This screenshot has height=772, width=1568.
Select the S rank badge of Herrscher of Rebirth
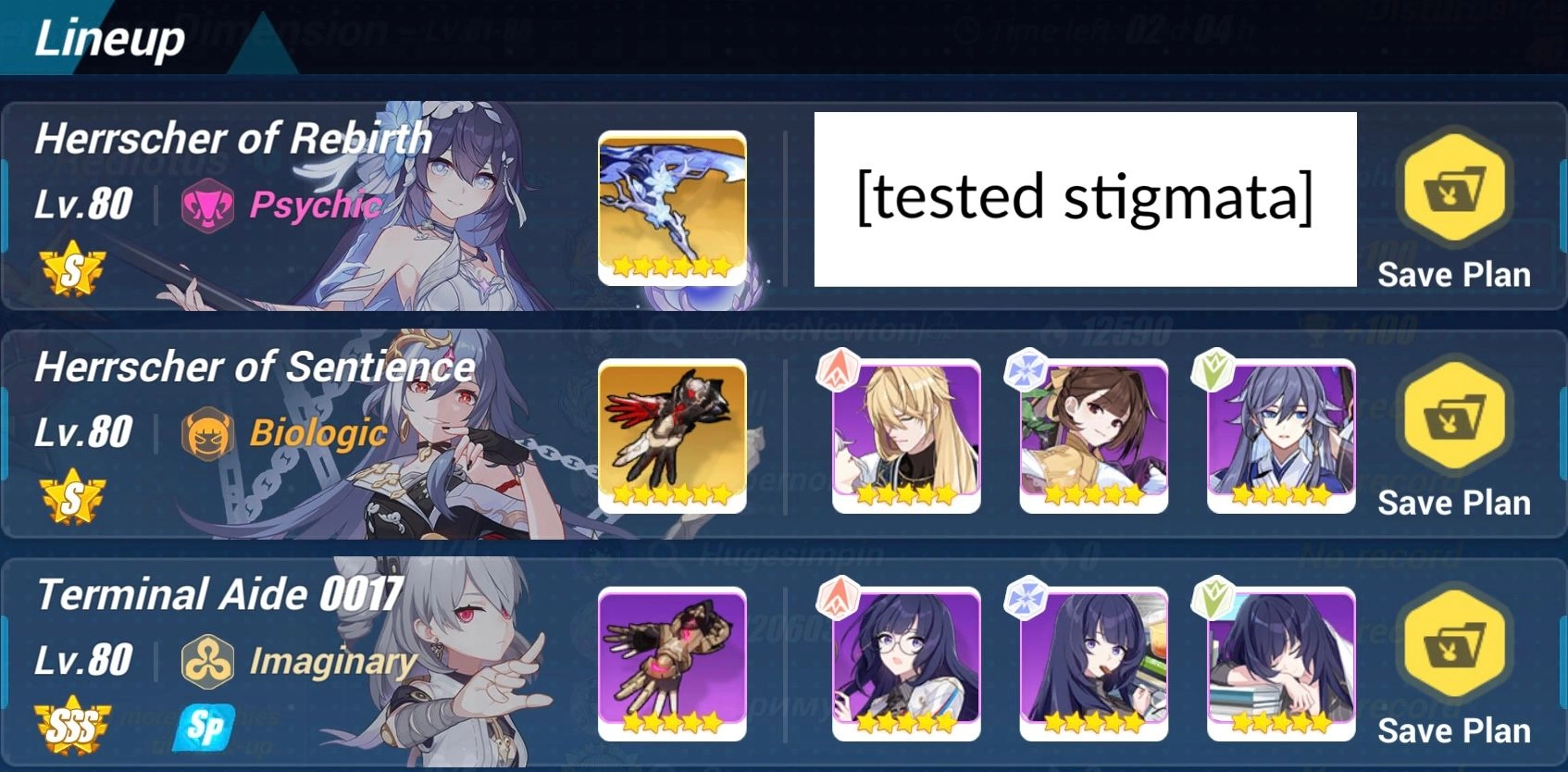tap(71, 268)
